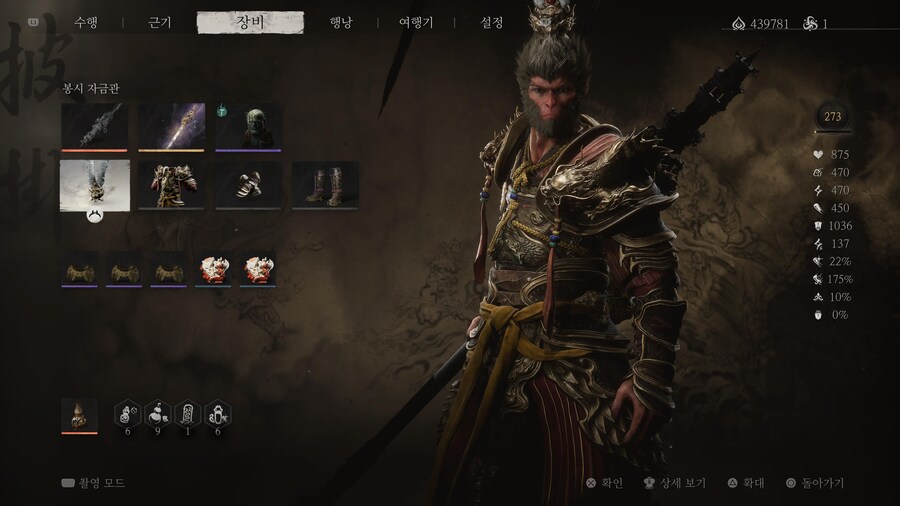
Task: Select the green masked figure slot
Action: (248, 127)
